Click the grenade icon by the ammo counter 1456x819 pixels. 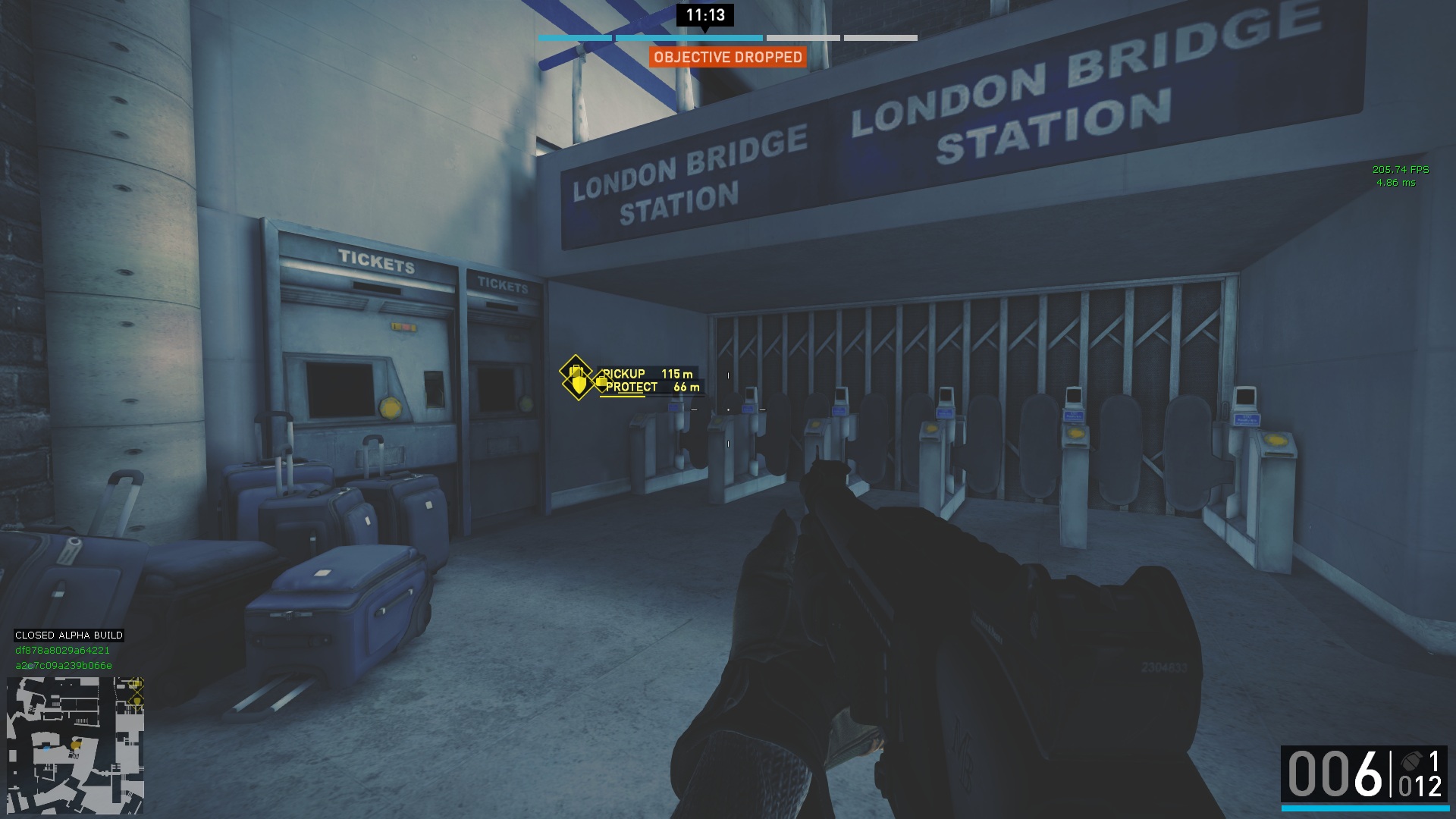coord(1412,761)
